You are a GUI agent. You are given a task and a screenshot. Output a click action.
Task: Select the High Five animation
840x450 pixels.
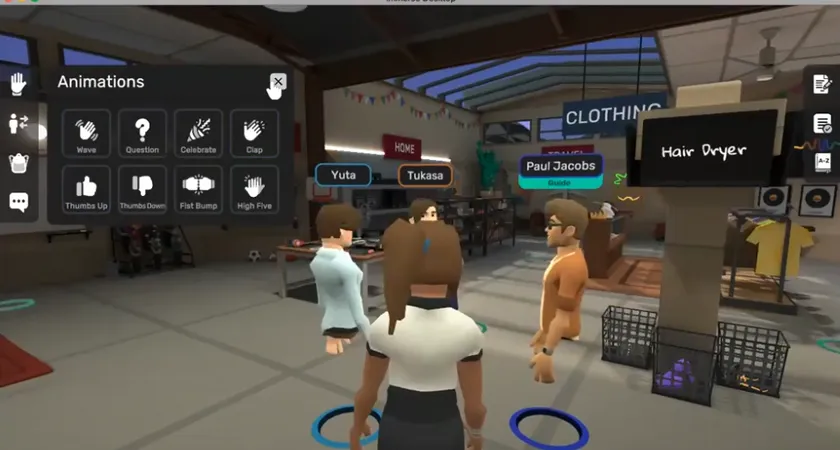tap(254, 189)
